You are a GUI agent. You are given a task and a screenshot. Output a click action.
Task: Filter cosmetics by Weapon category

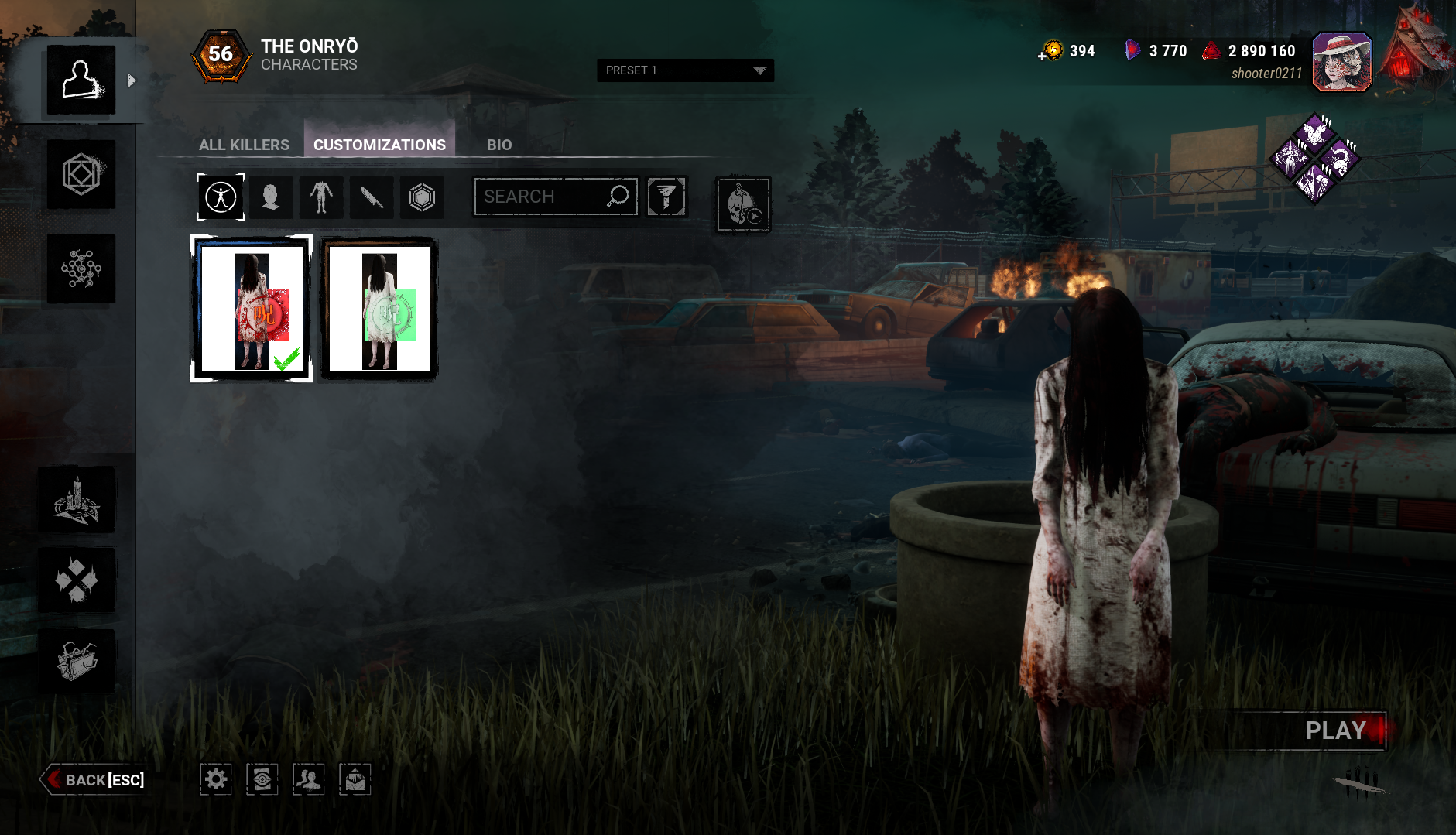[372, 197]
